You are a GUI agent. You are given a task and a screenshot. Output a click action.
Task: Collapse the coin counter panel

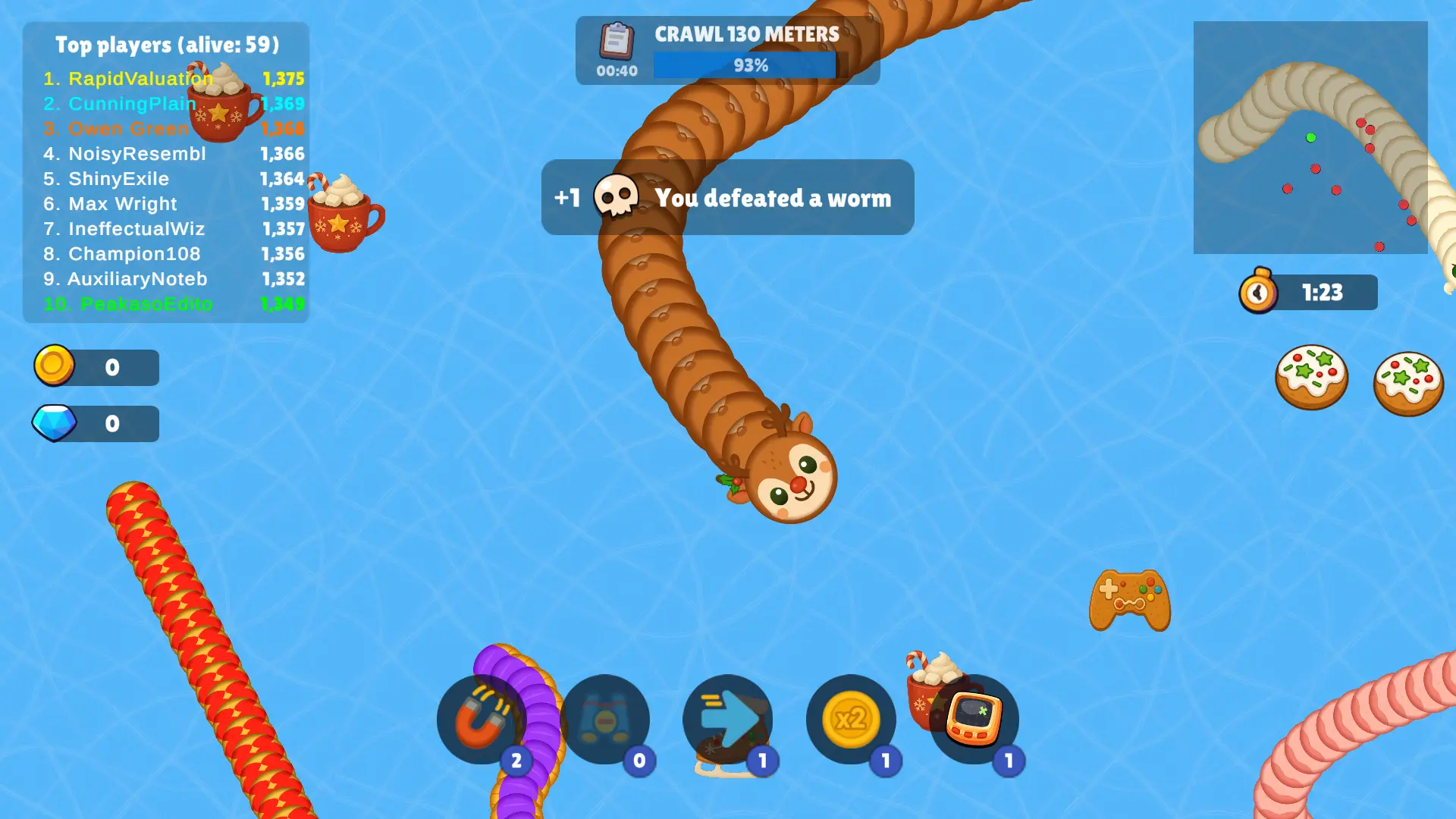(x=96, y=366)
